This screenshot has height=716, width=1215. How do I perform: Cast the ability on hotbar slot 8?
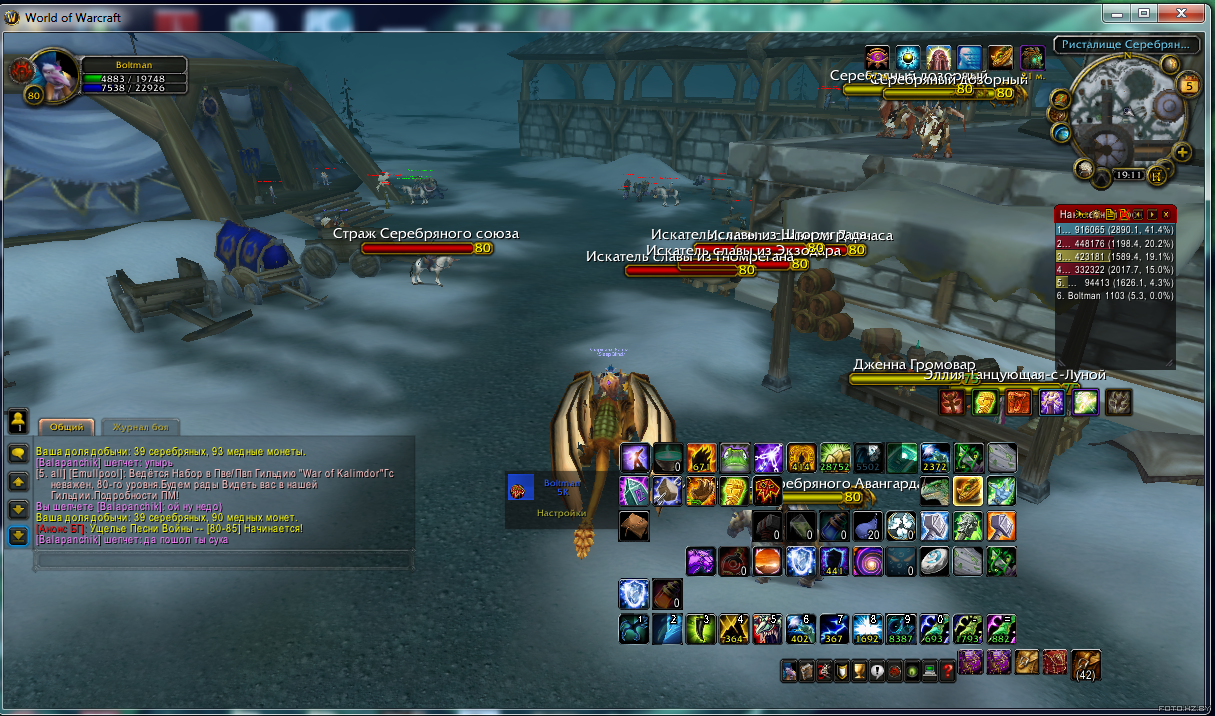click(x=866, y=628)
